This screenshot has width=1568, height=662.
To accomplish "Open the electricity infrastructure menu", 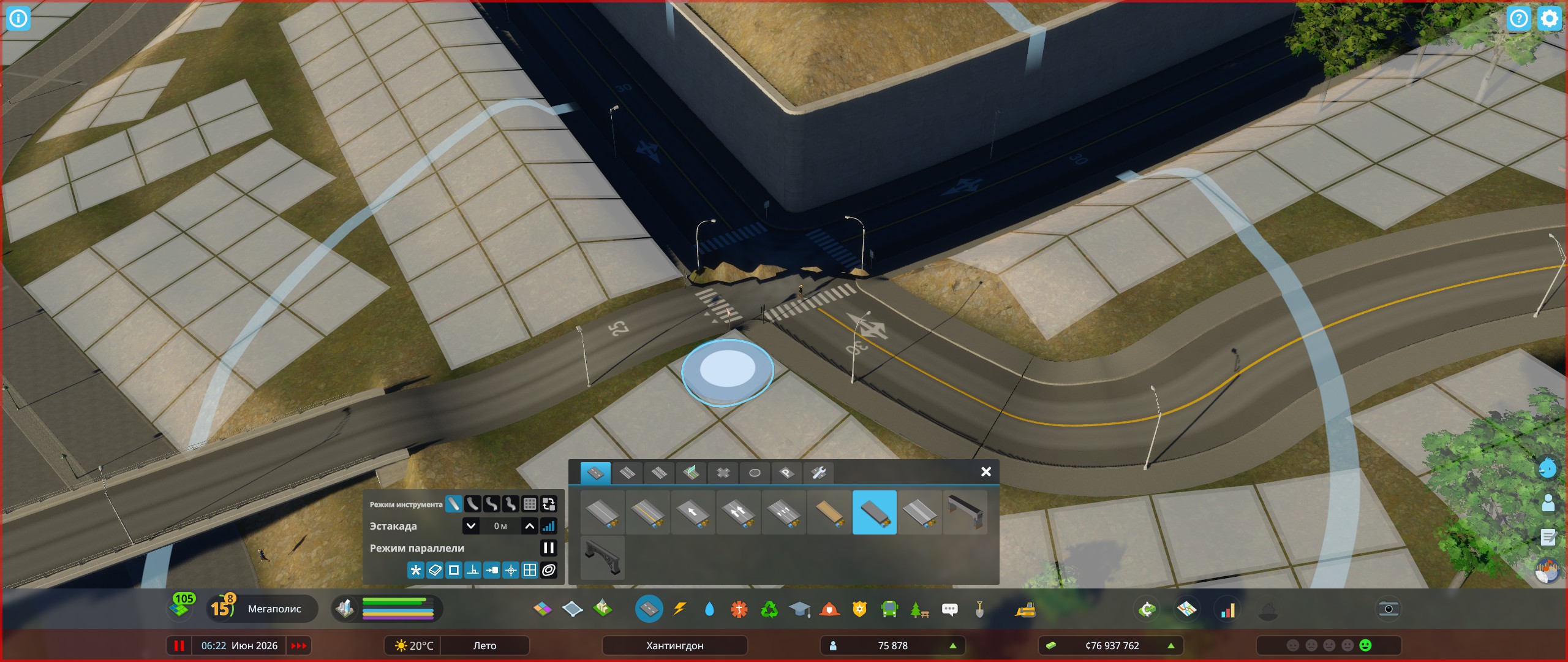I will click(x=679, y=609).
